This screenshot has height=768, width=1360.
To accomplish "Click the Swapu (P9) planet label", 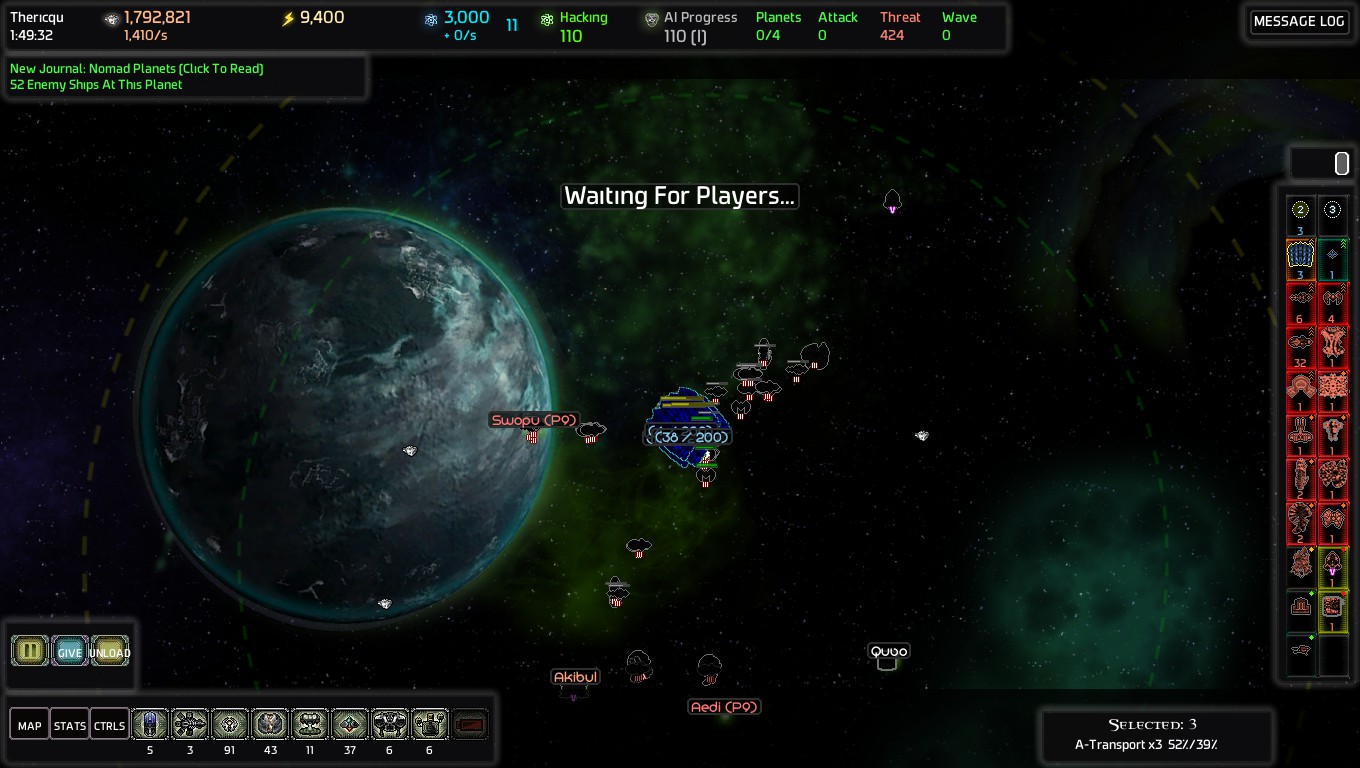I will pyautogui.click(x=534, y=420).
